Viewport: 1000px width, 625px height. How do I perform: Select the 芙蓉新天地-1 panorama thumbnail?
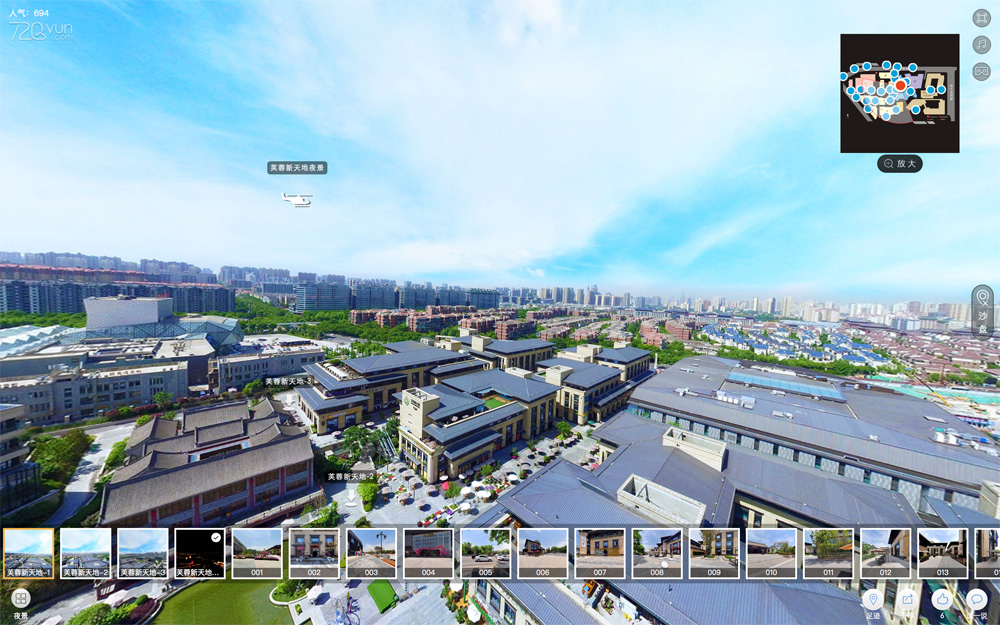tap(28, 553)
